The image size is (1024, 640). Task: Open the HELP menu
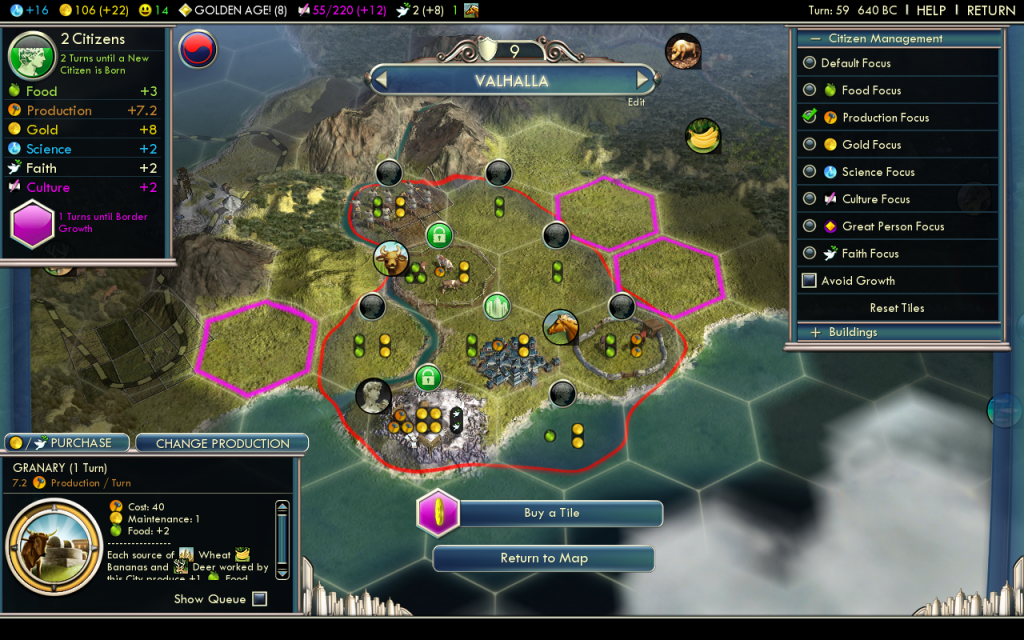click(931, 10)
